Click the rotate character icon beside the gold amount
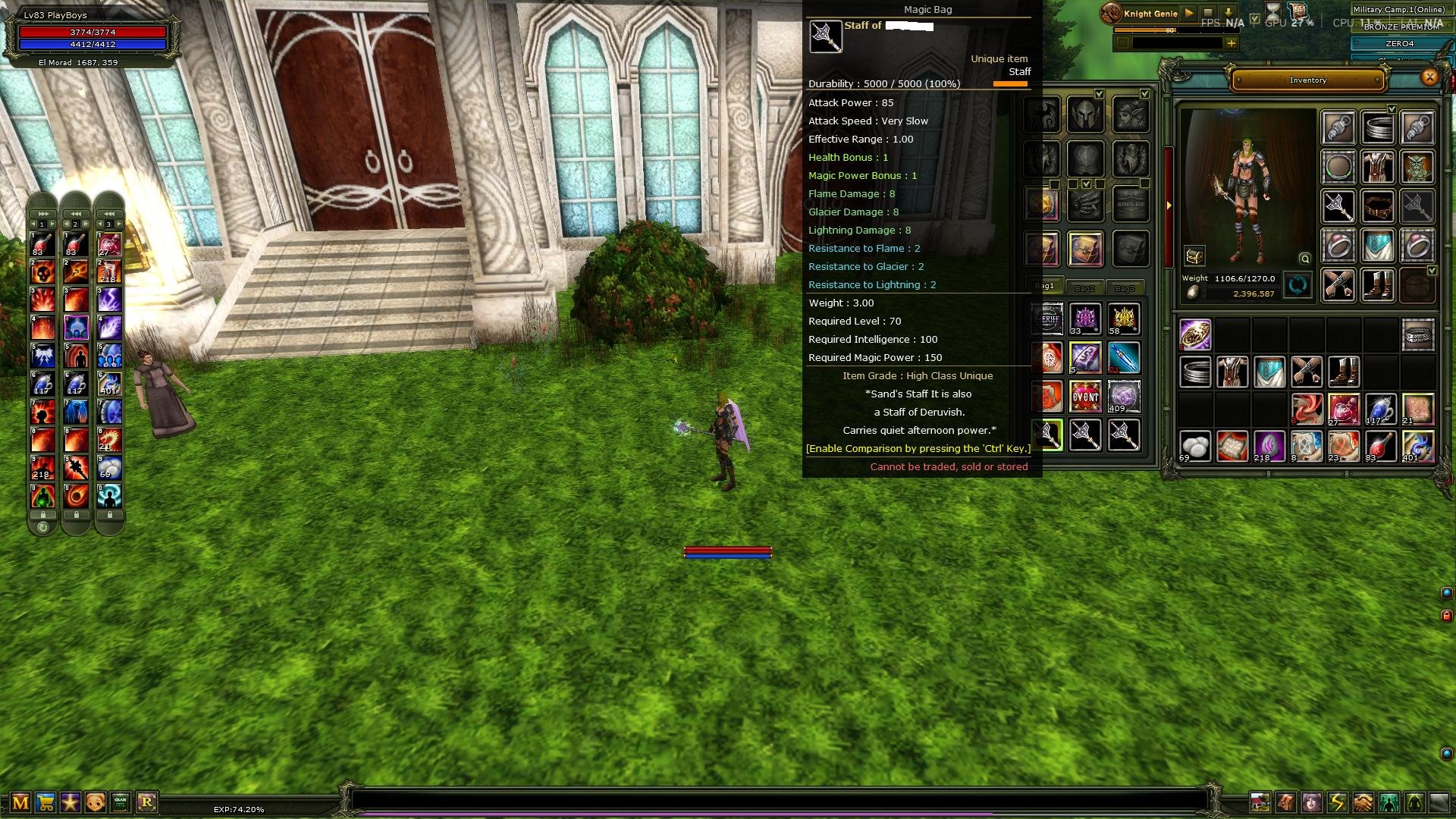Image resolution: width=1456 pixels, height=819 pixels. (1297, 285)
